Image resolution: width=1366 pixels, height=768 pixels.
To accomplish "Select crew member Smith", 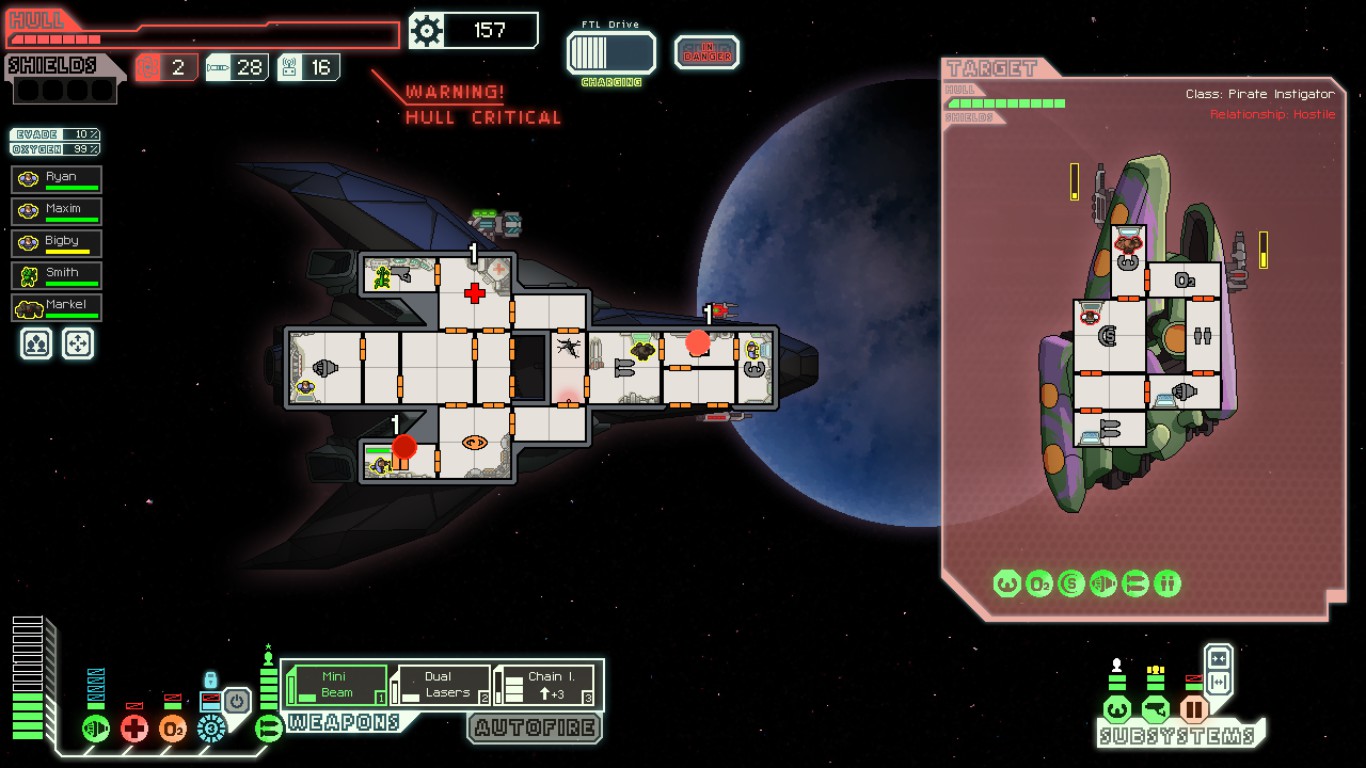I will pos(57,275).
